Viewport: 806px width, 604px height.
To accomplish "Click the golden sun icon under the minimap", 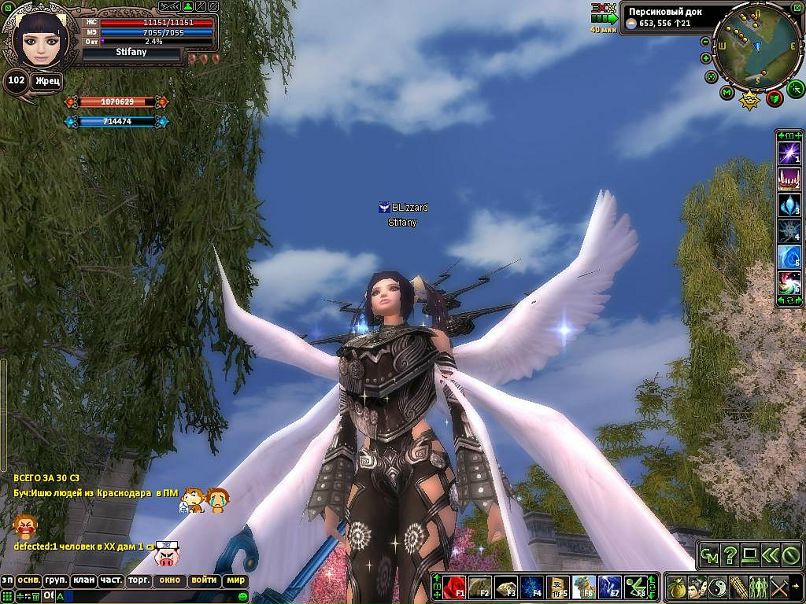I will click(750, 98).
